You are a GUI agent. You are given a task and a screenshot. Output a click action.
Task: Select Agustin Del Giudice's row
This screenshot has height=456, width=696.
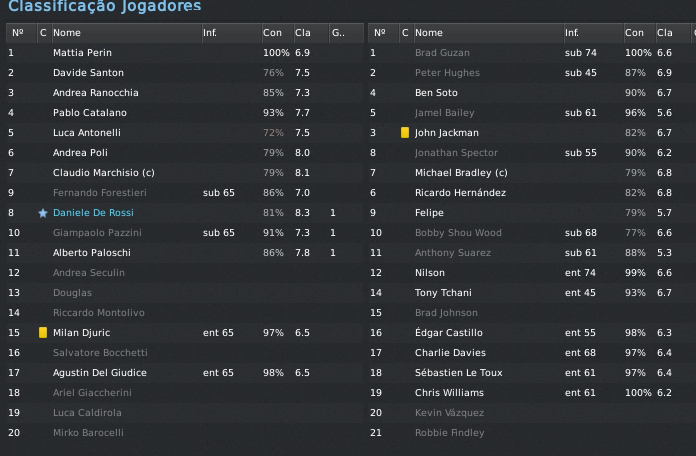click(99, 373)
